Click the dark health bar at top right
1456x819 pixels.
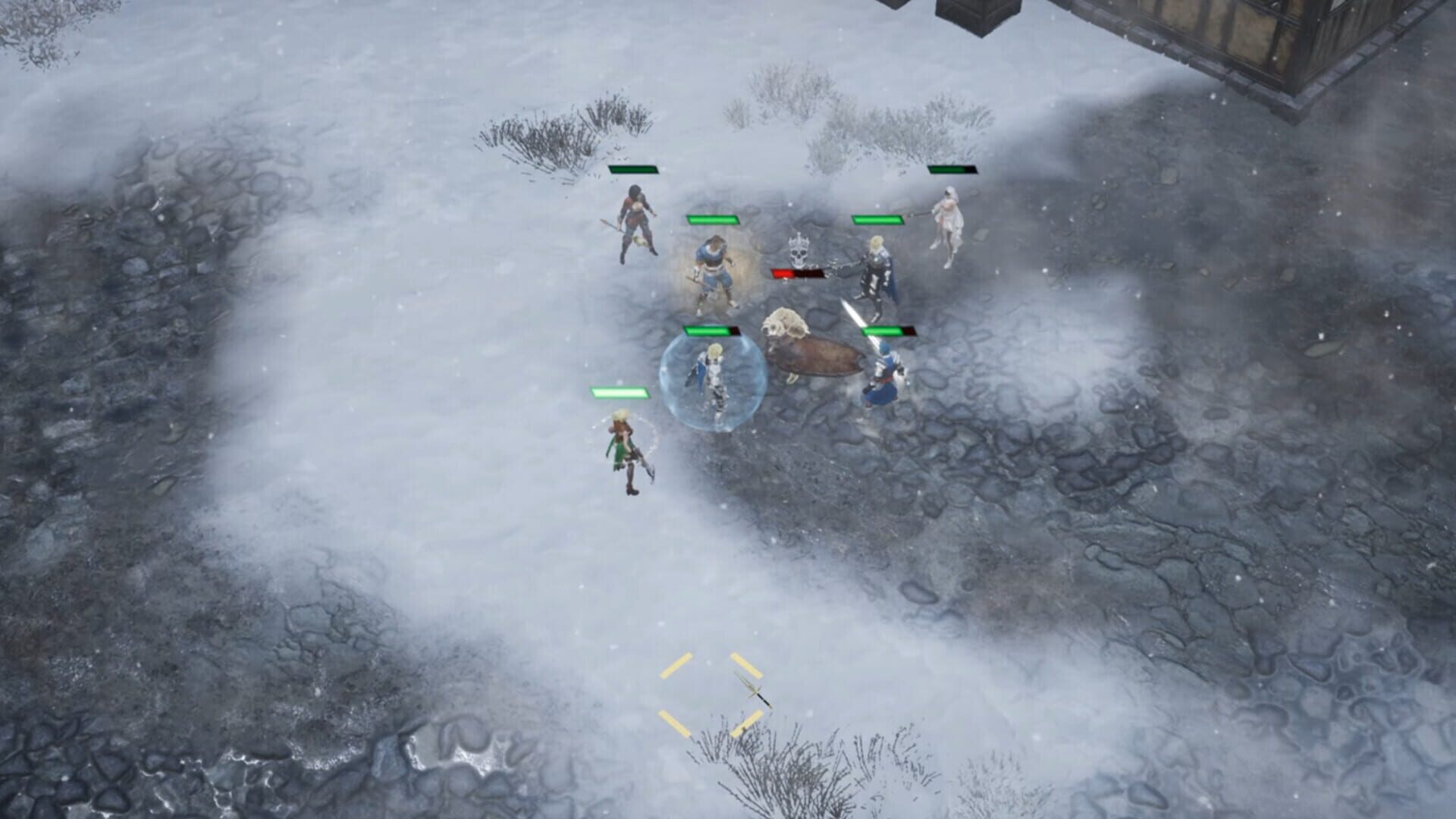(955, 170)
